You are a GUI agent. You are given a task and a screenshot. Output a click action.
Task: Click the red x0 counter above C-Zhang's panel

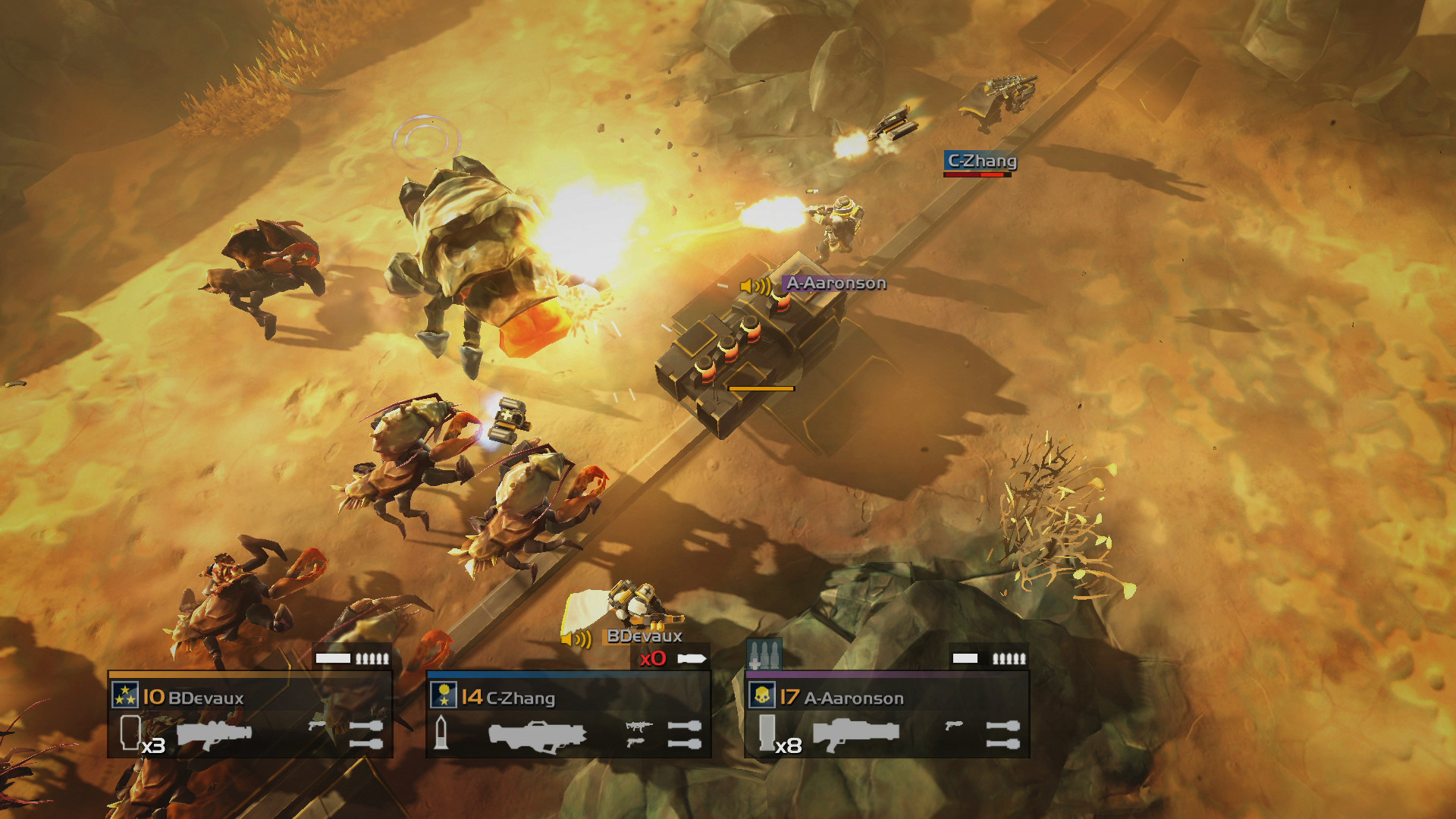(654, 658)
